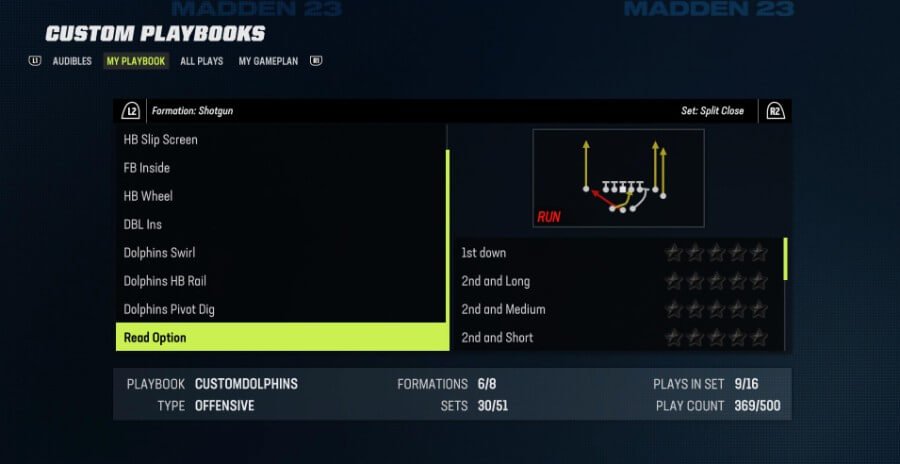Viewport: 900px width, 464px height.
Task: Rate the 2nd and Short situation
Action: tap(716, 337)
